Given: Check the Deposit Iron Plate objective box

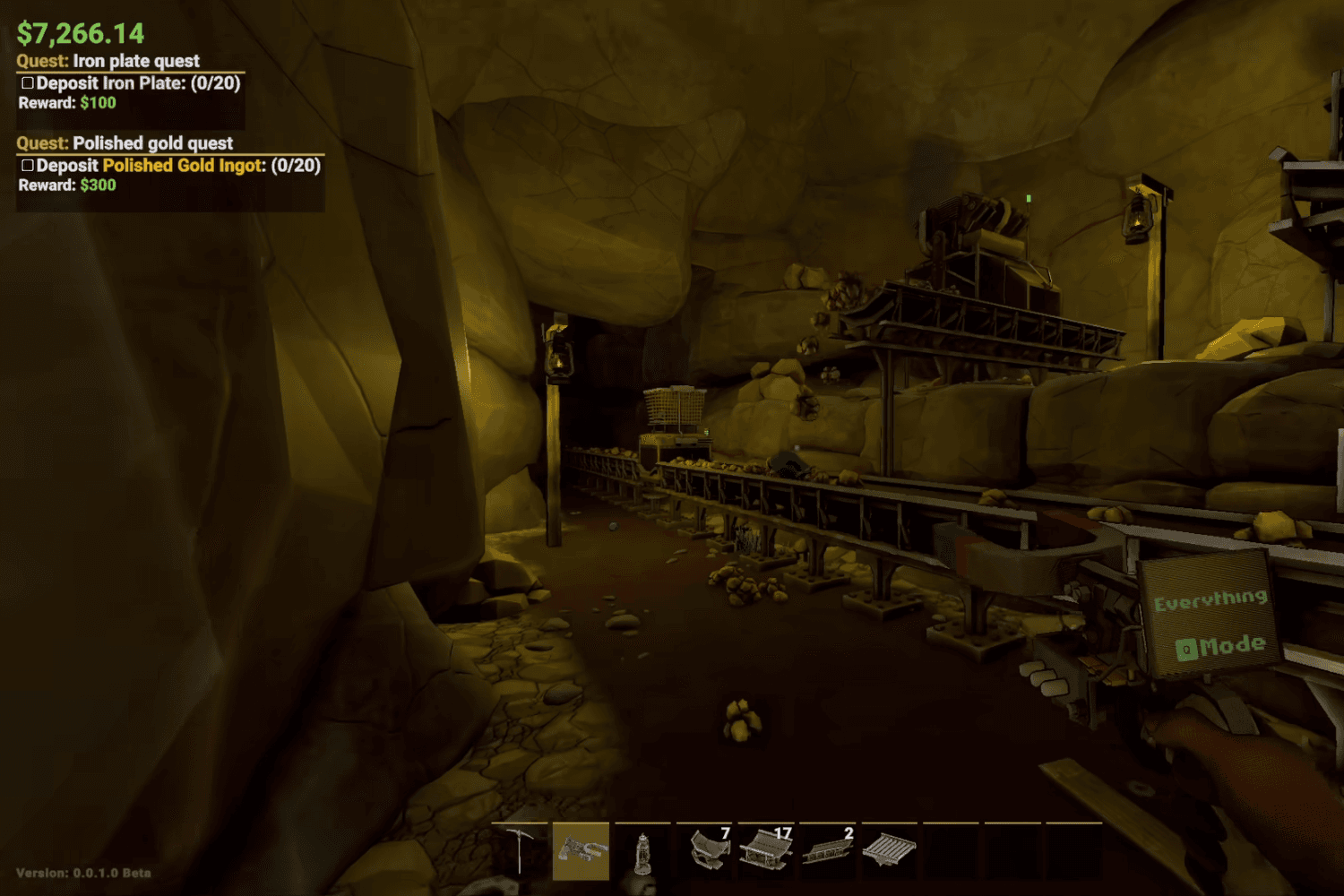Looking at the screenshot, I should coord(26,82).
